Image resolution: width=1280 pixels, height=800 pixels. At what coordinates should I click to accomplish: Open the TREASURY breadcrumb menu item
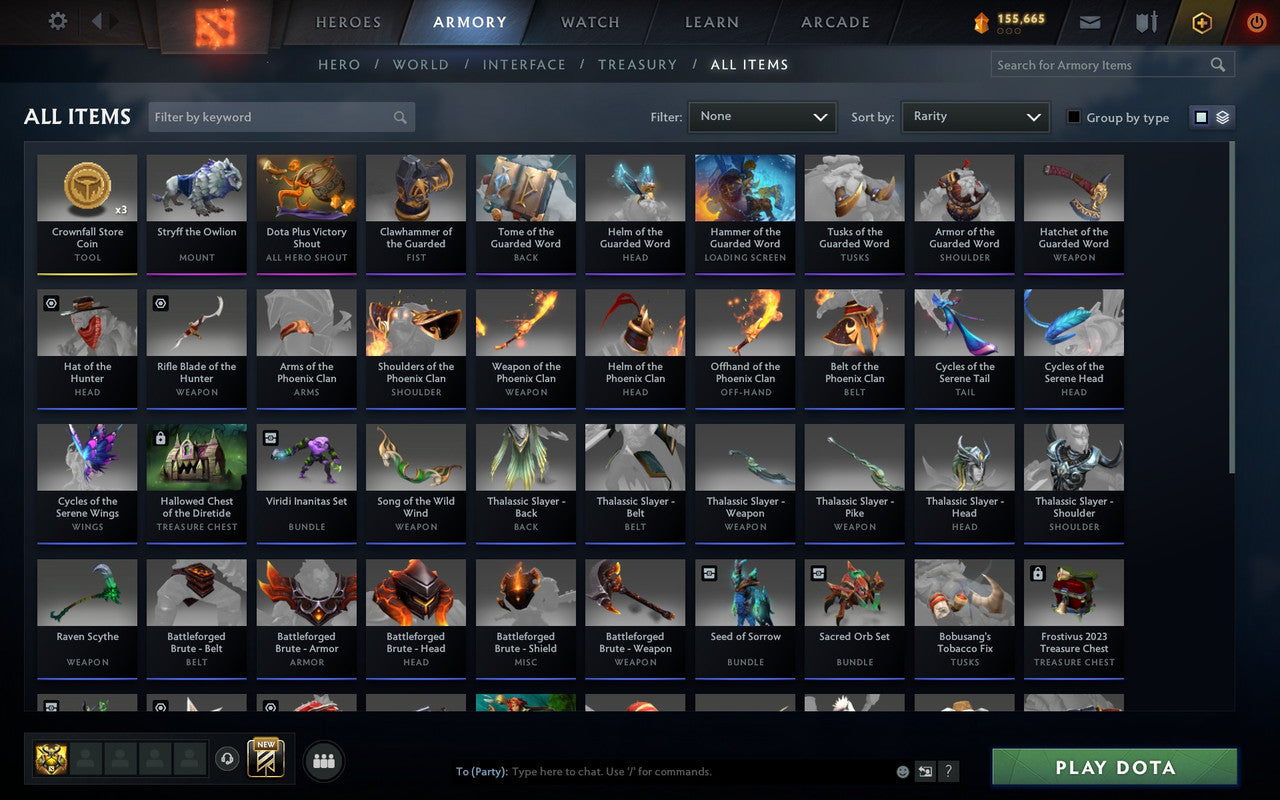(637, 64)
